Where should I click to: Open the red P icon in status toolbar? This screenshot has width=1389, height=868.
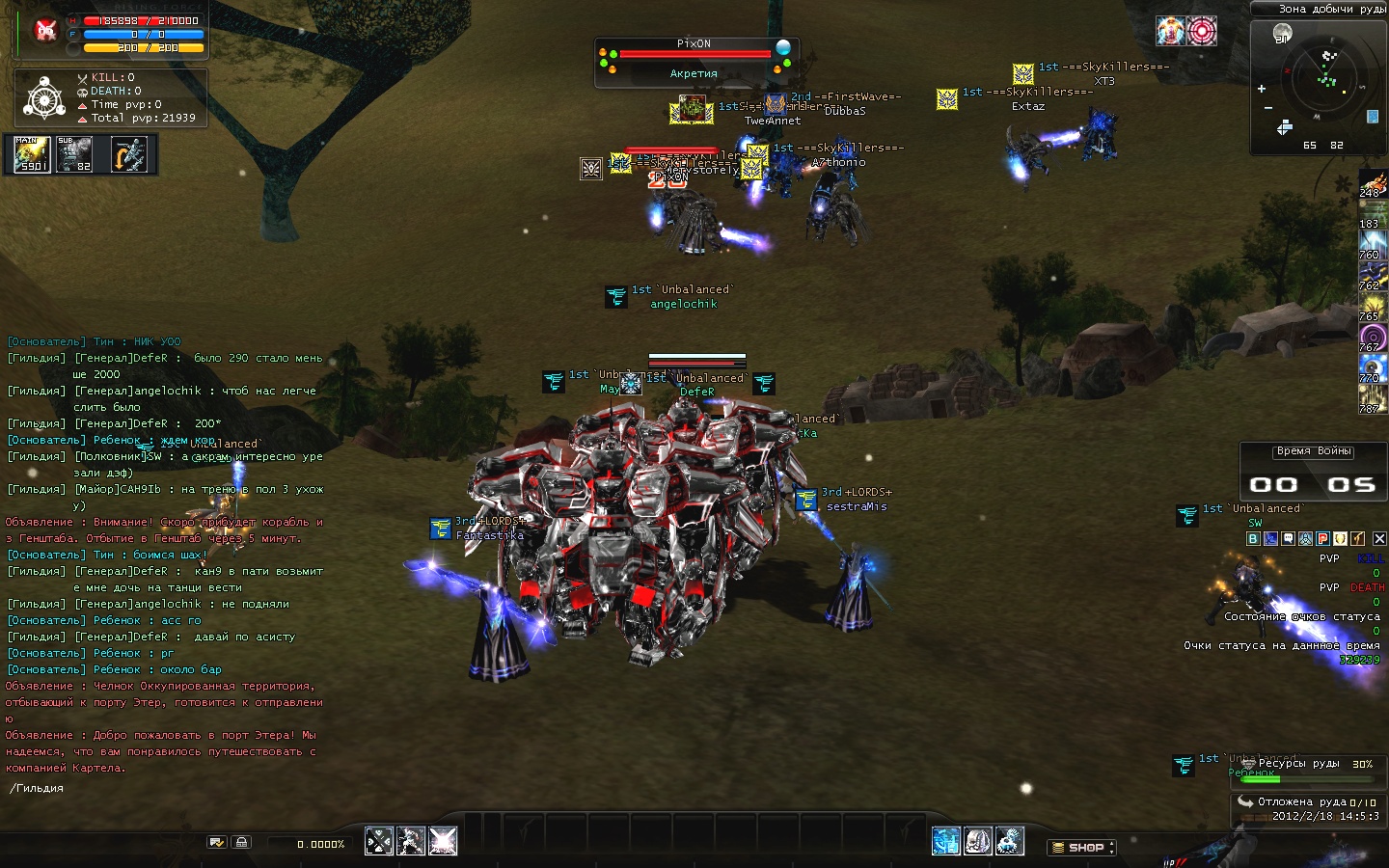point(1323,539)
